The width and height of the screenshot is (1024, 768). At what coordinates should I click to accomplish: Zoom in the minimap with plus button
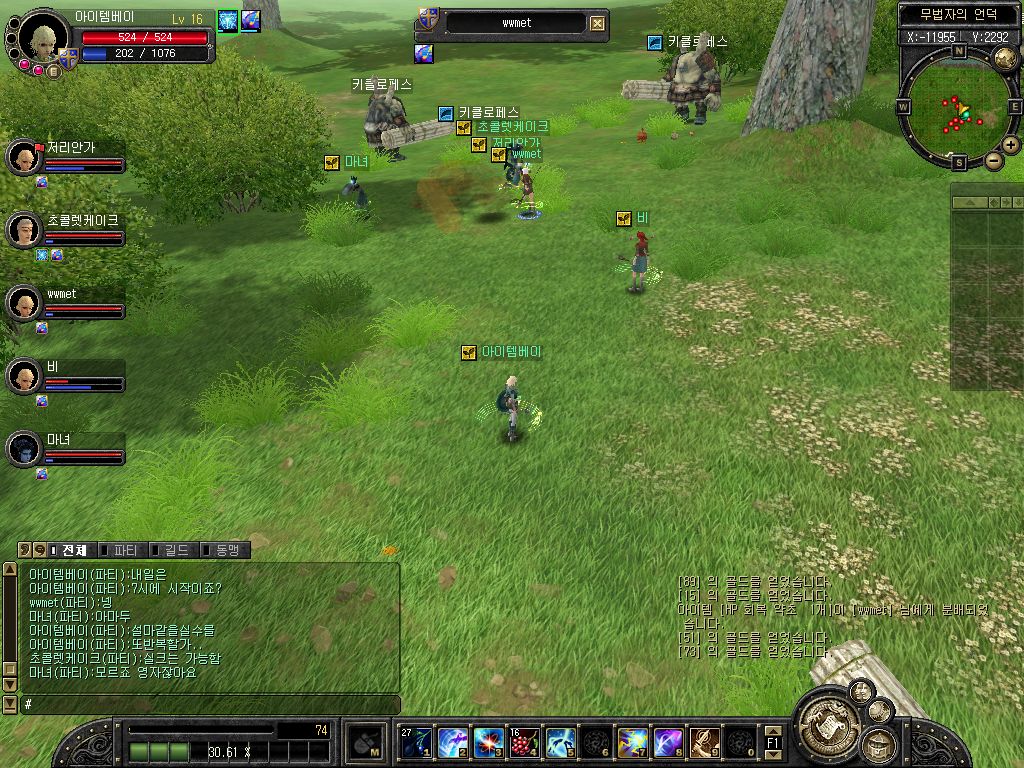1011,145
